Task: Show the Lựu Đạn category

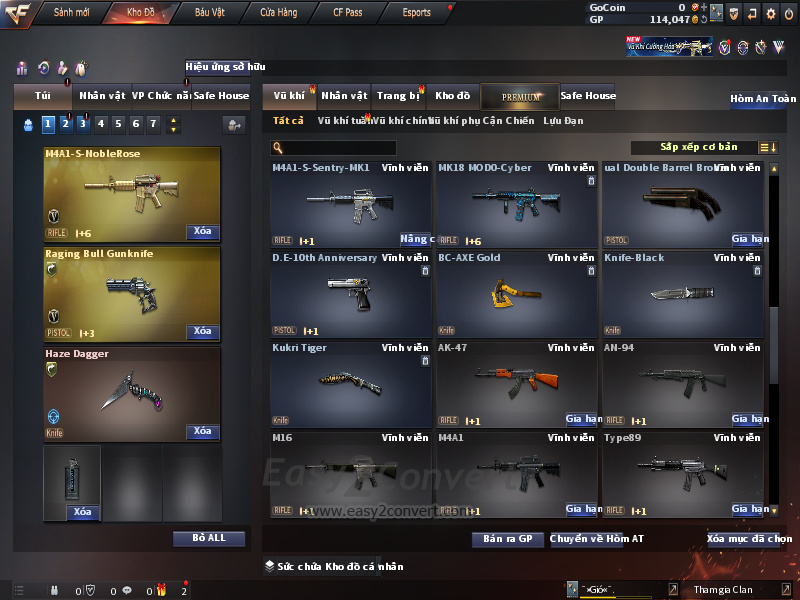Action: coord(563,121)
